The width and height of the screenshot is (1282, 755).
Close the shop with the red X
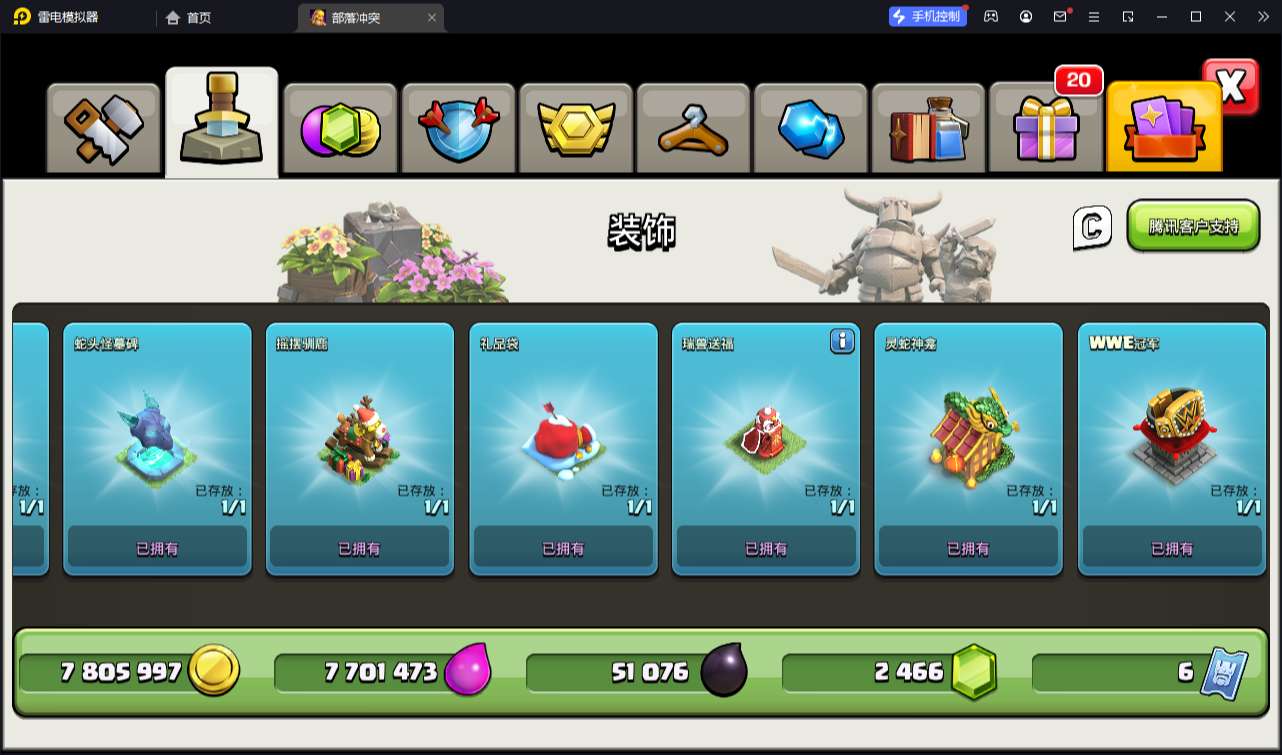point(1231,87)
